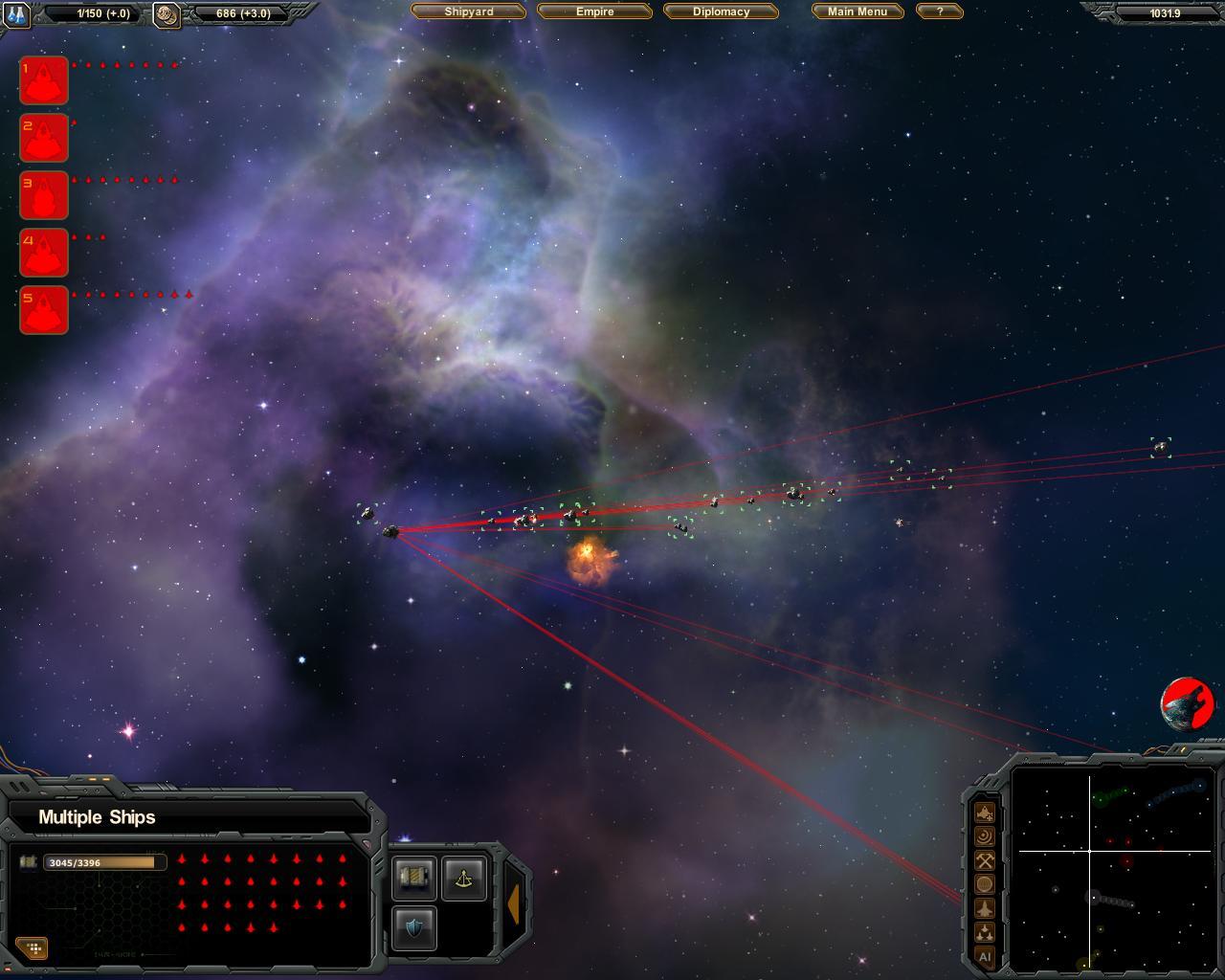This screenshot has height=980, width=1225.
Task: Open the Empire overview
Action: 594,11
